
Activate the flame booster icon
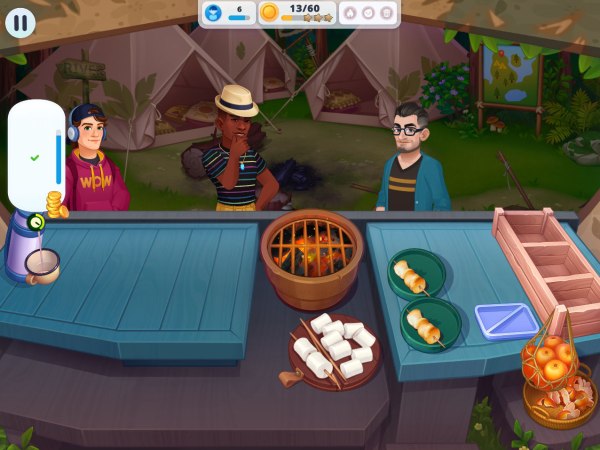[350, 13]
